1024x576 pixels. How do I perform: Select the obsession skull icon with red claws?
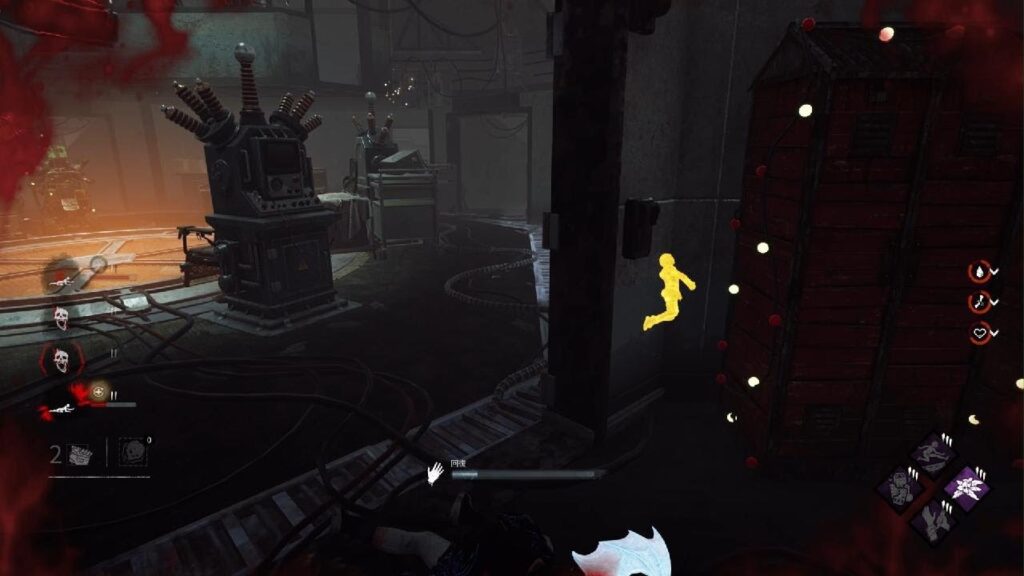(60, 359)
